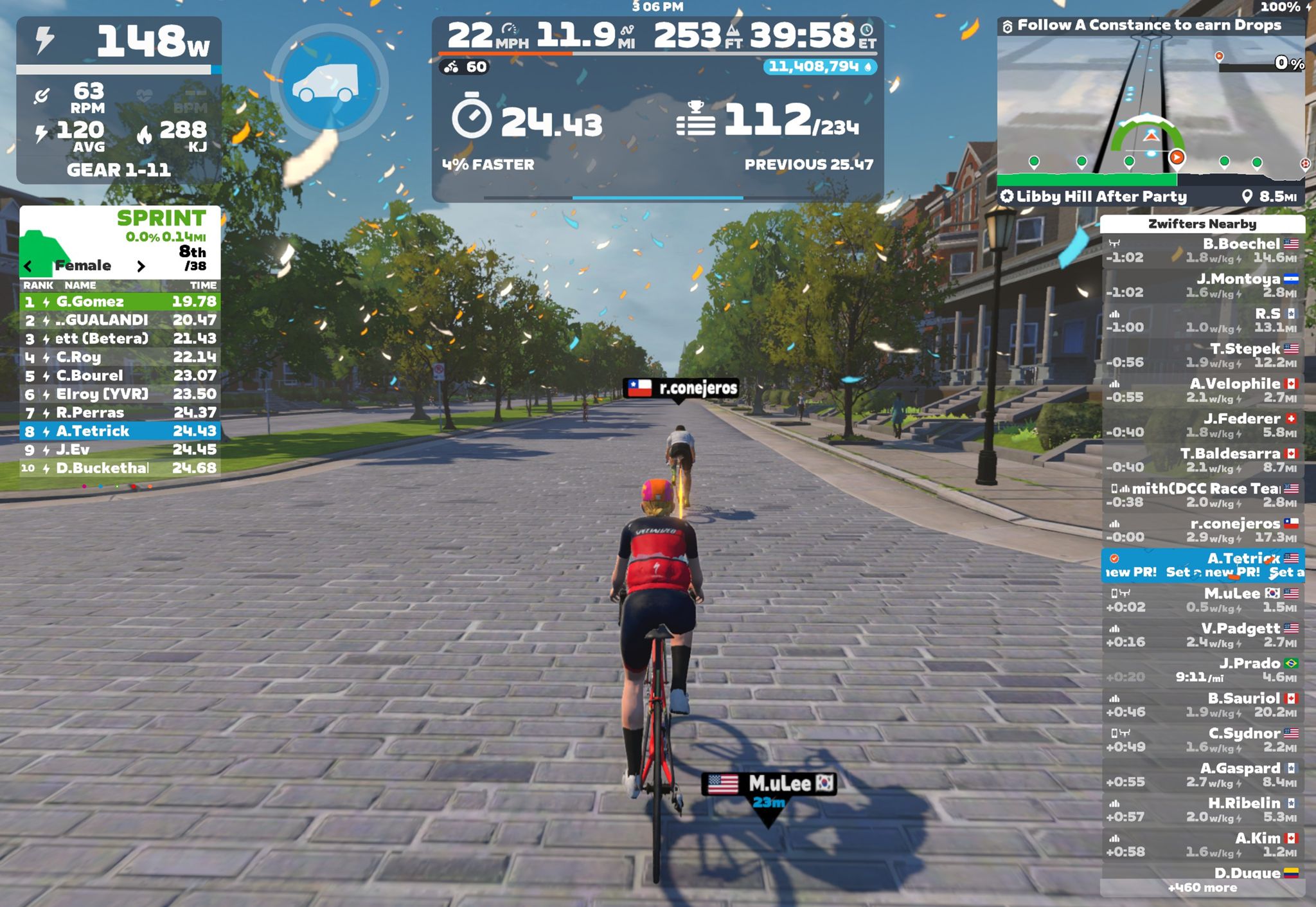Image resolution: width=1316 pixels, height=907 pixels.
Task: Select r.conejeros row in nearby list
Action: click(x=1202, y=530)
